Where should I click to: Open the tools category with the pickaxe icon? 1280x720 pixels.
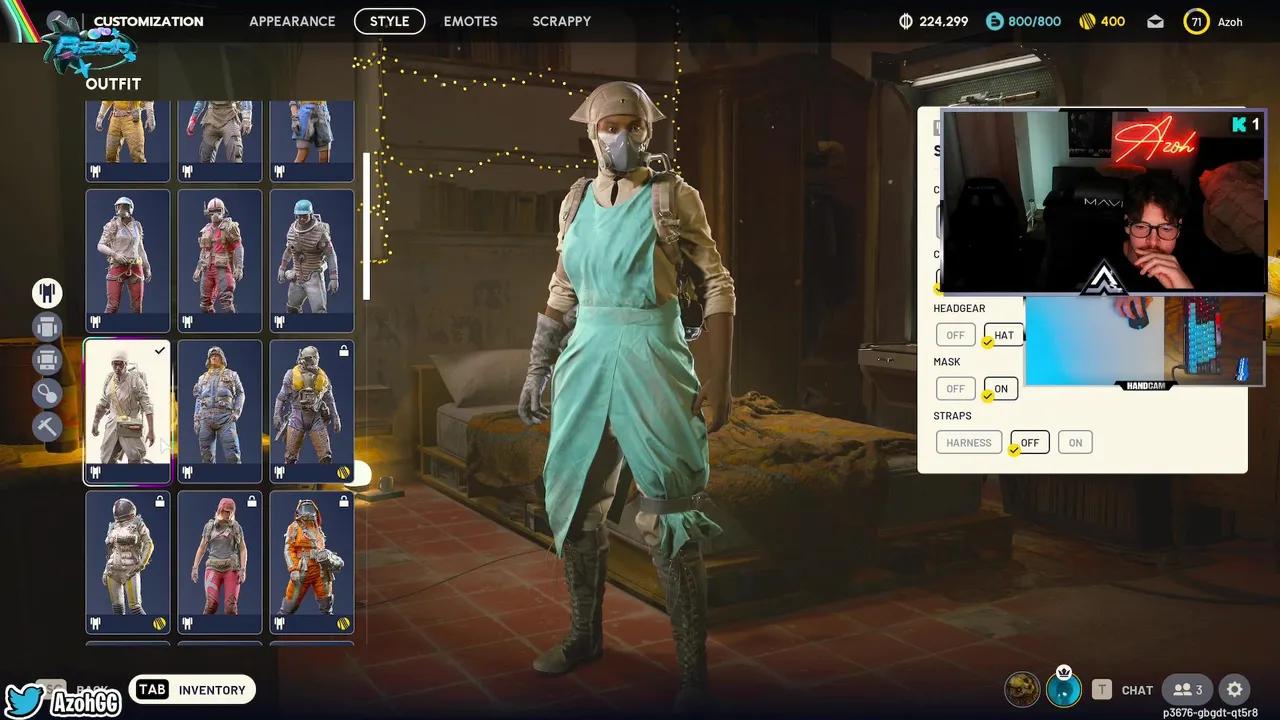click(47, 427)
